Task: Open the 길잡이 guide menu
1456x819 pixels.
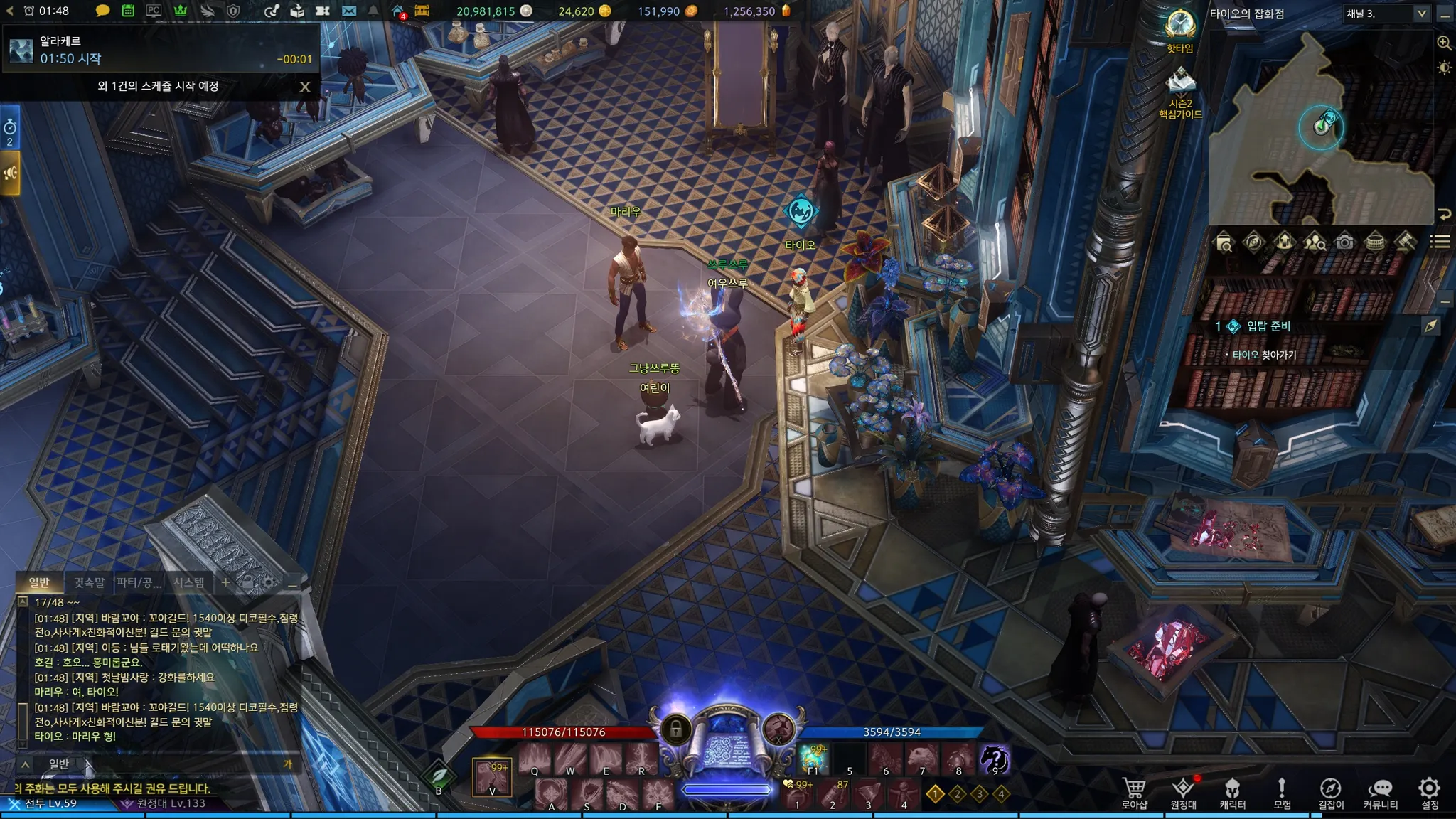Action: [x=1330, y=791]
